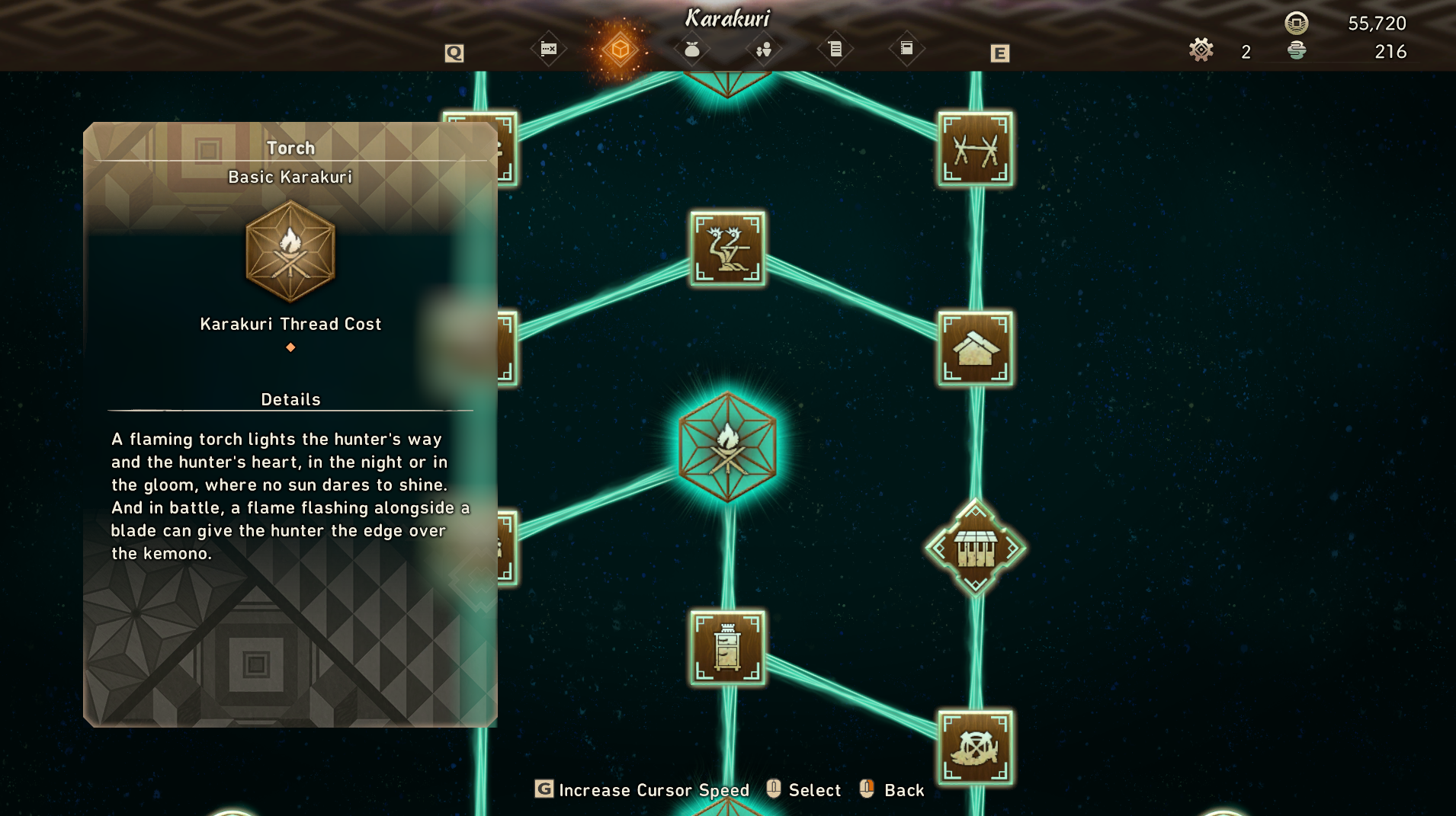
Task: Switch to the pouch bag tab
Action: click(691, 50)
